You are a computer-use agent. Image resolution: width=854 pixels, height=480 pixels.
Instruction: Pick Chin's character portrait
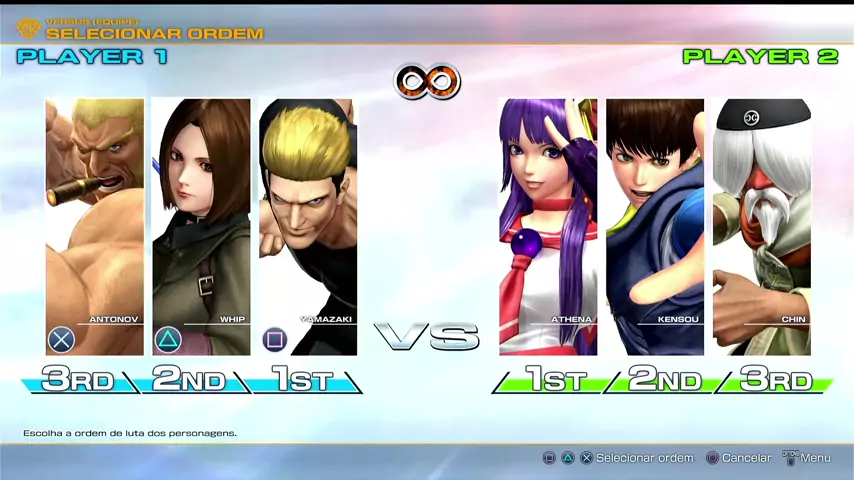pyautogui.click(x=761, y=227)
